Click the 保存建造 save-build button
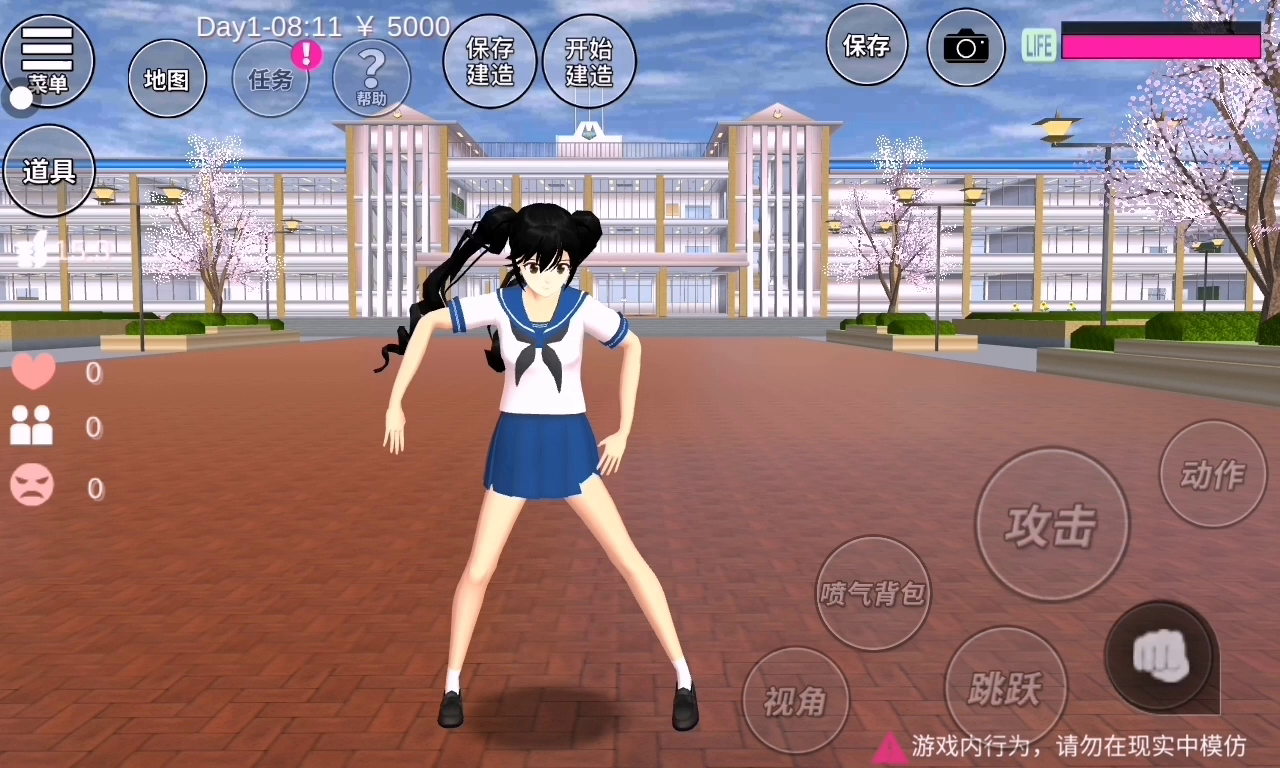This screenshot has width=1280, height=768. [x=490, y=61]
